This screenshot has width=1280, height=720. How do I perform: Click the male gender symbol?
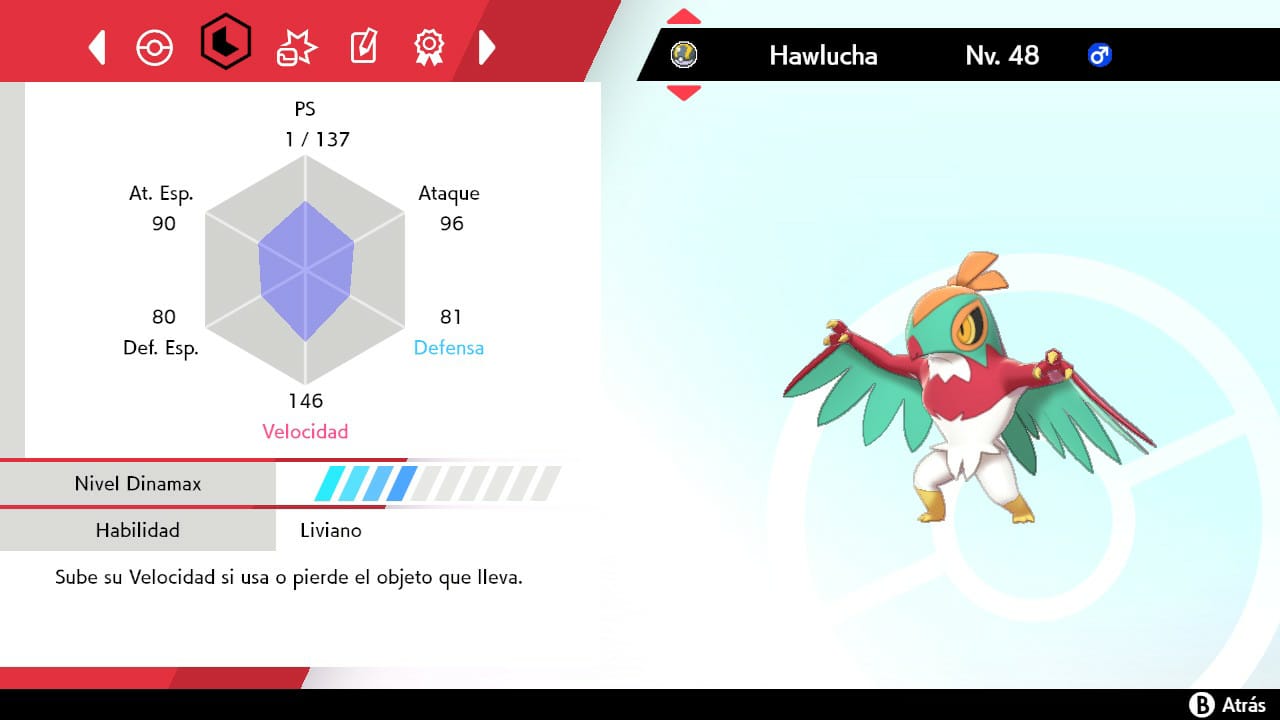tap(1100, 55)
